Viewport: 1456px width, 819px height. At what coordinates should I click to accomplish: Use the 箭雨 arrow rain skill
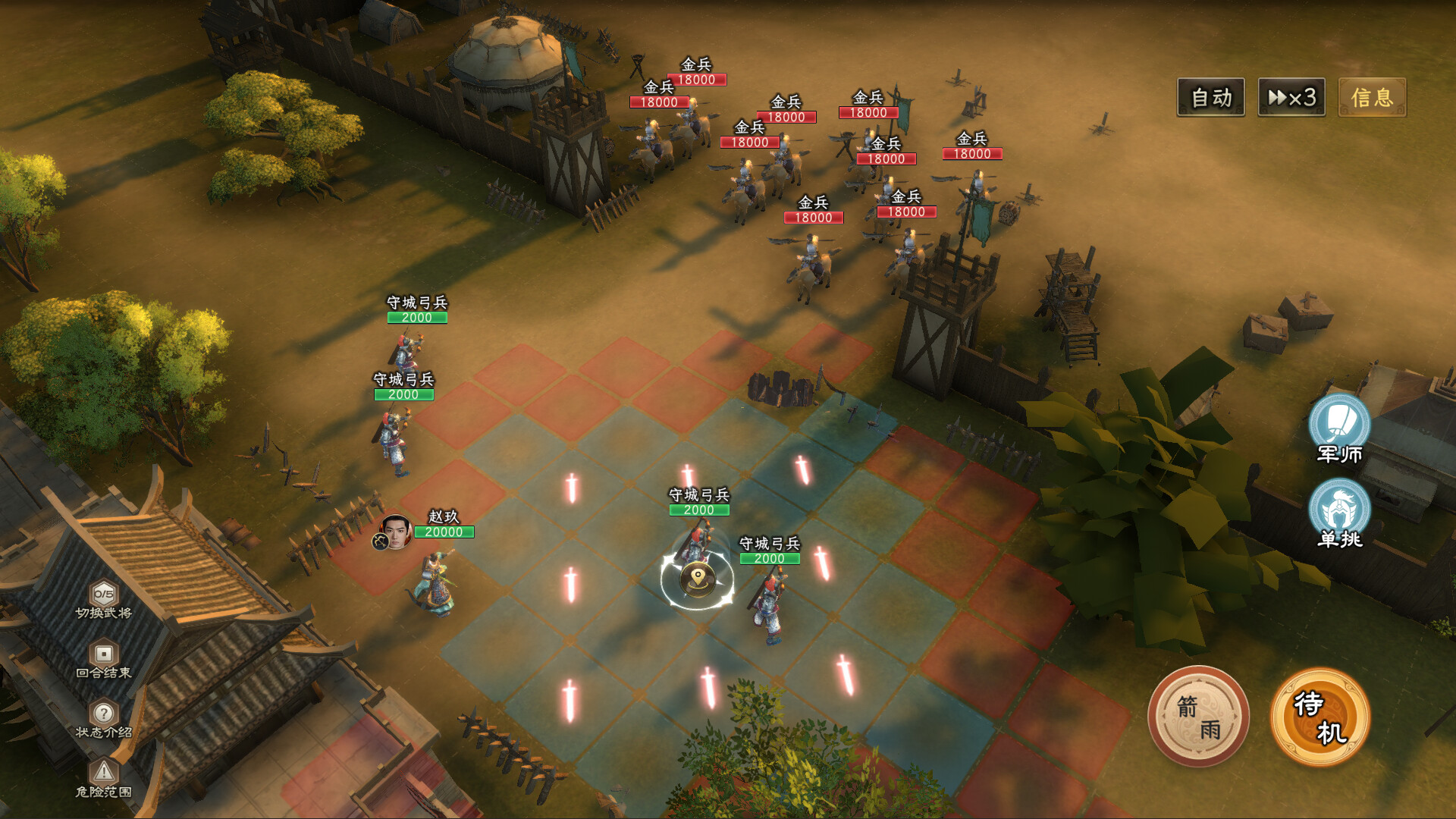pyautogui.click(x=1198, y=717)
